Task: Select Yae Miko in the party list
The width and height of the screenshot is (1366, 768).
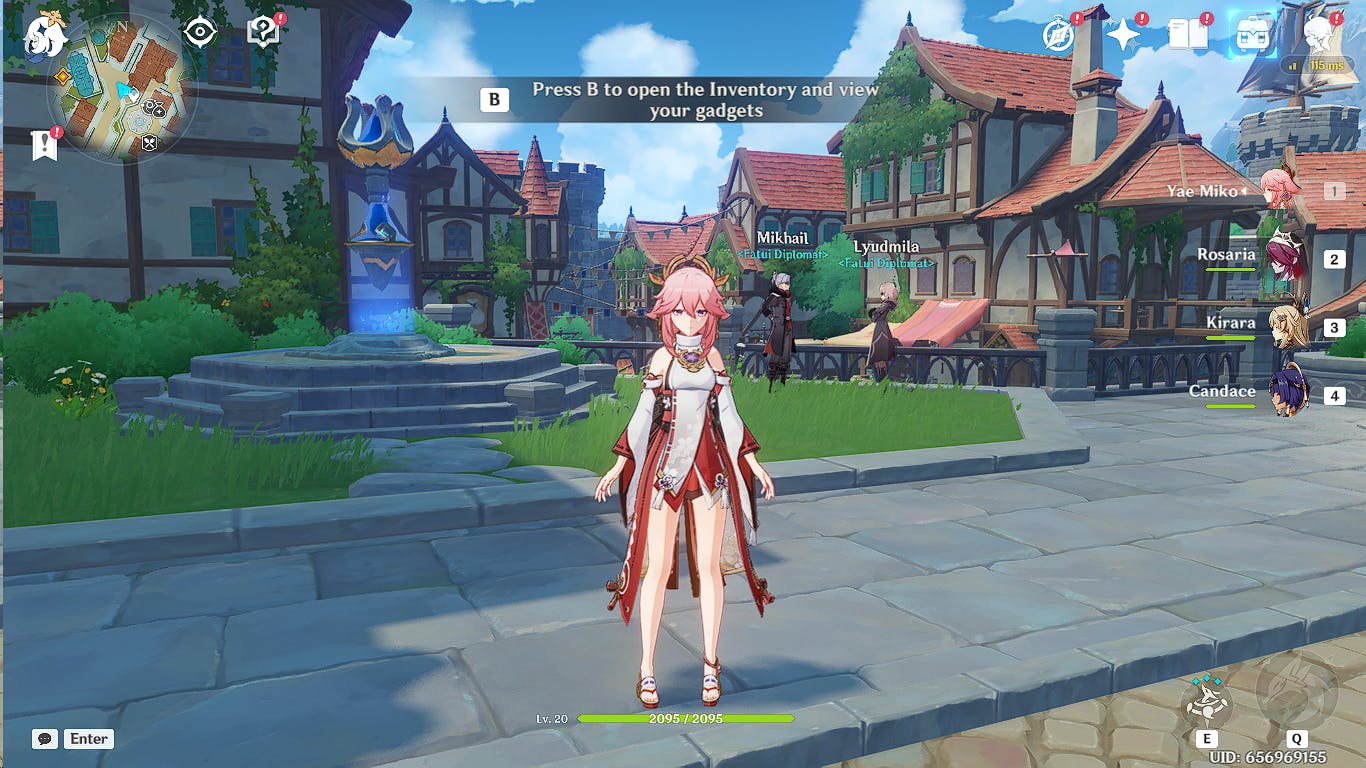Action: point(1278,190)
